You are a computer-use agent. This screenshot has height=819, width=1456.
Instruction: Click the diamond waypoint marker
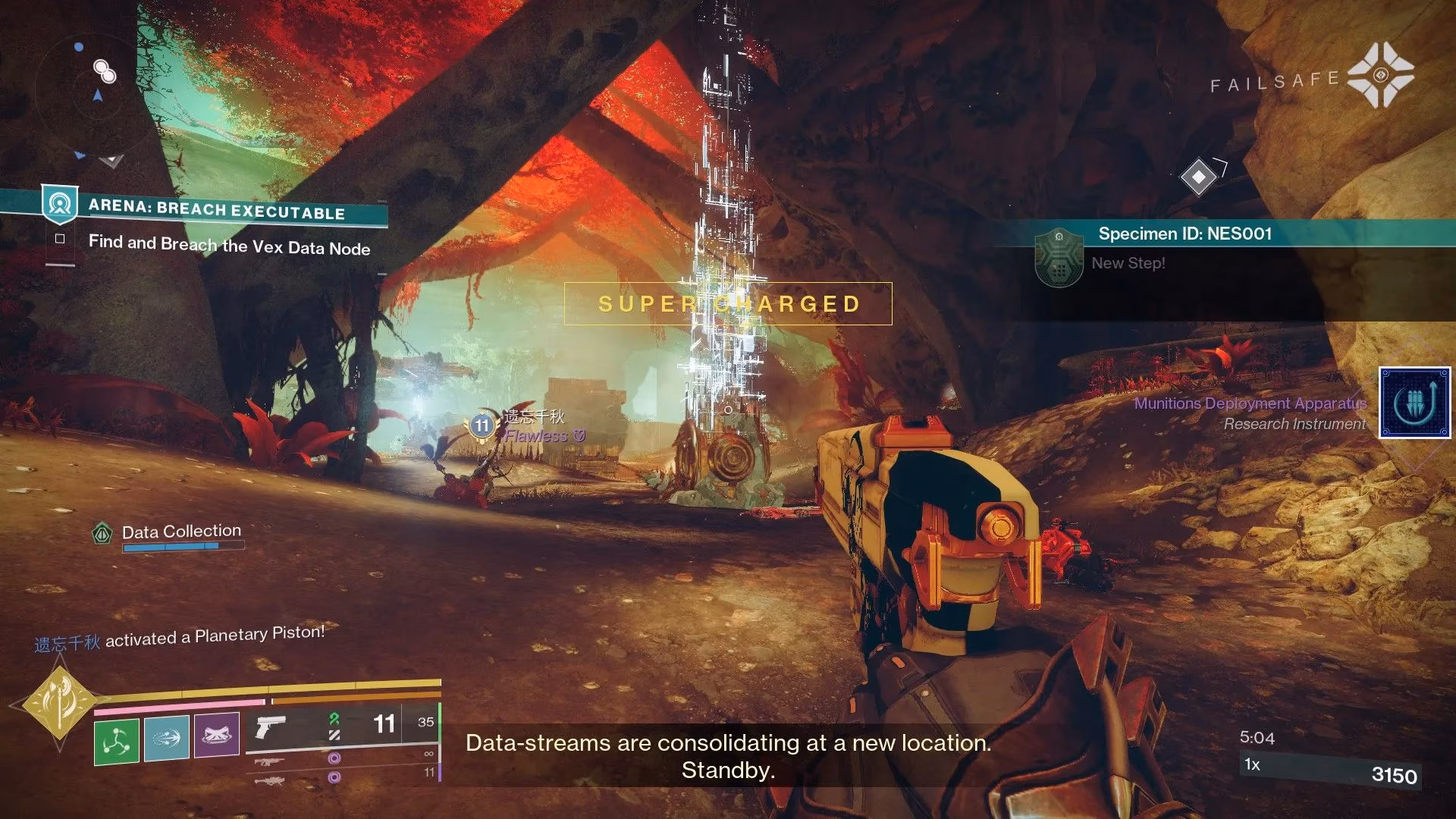click(1198, 177)
